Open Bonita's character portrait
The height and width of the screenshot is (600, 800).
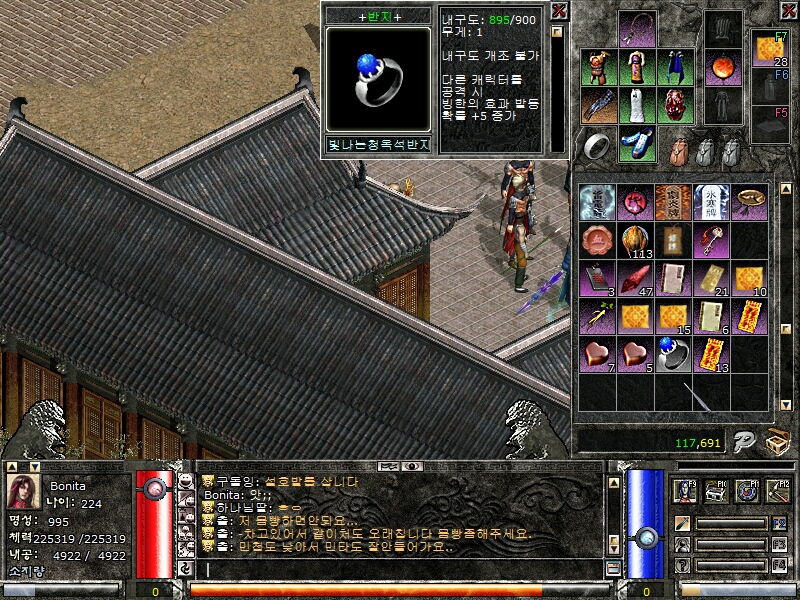pos(23,493)
